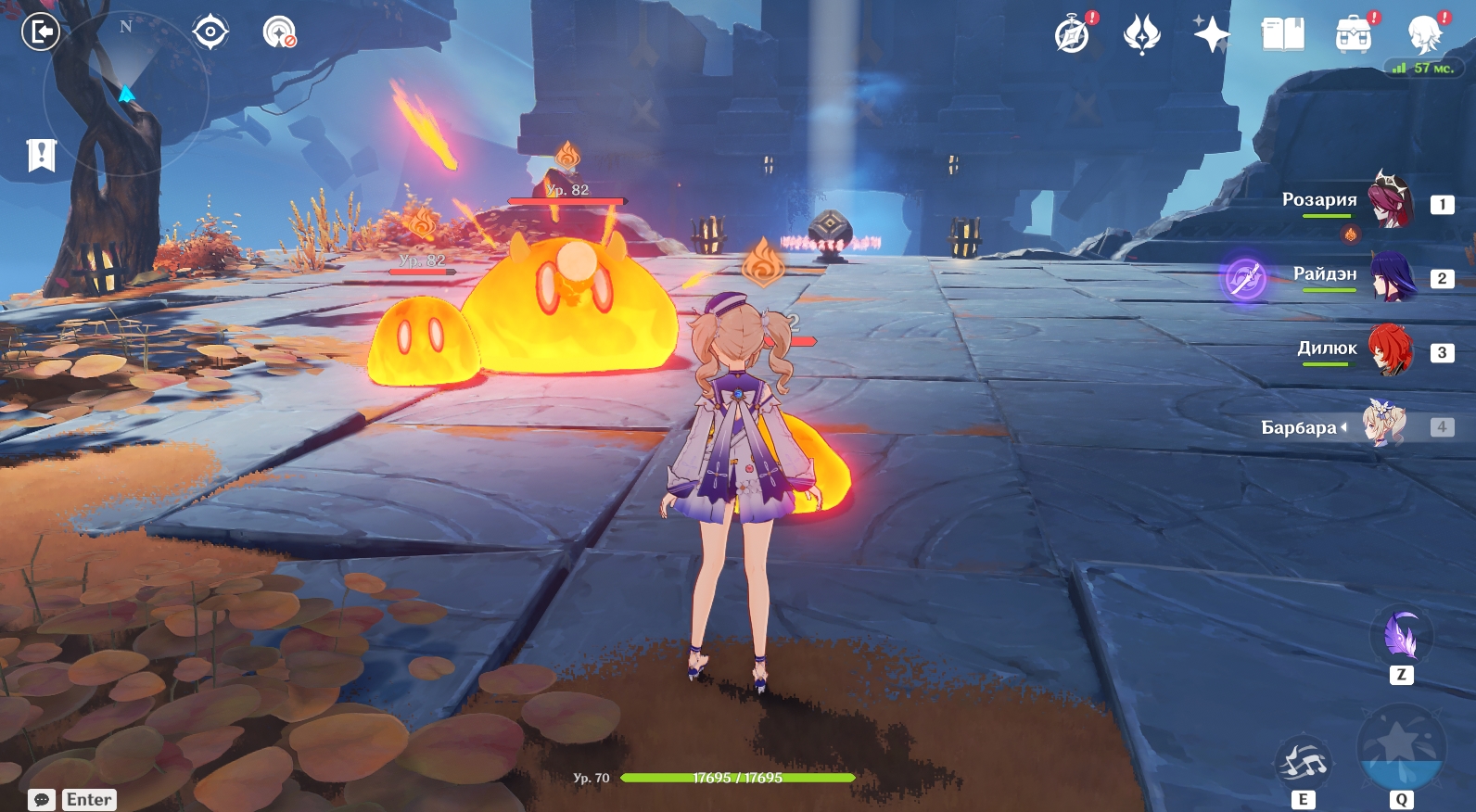Screen dimensions: 1476x812
Task: Open the Paimon menu icon
Action: 1424,34
